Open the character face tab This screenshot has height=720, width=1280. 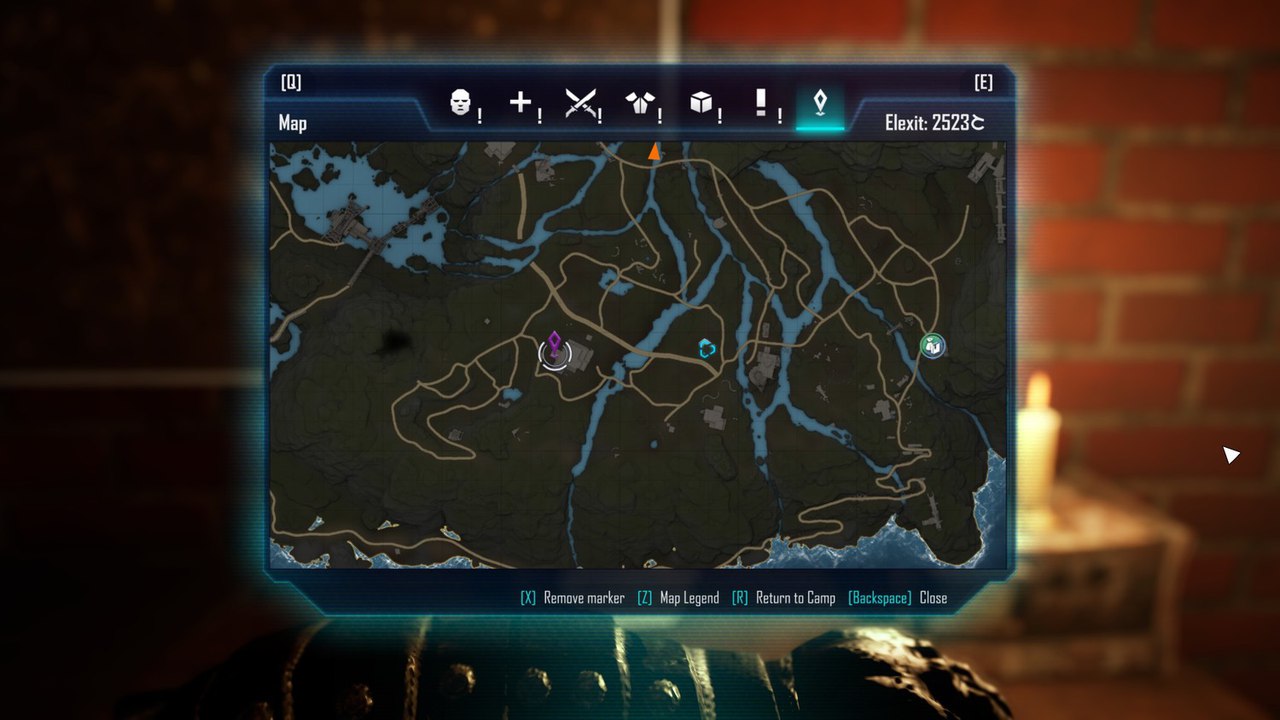click(x=460, y=103)
